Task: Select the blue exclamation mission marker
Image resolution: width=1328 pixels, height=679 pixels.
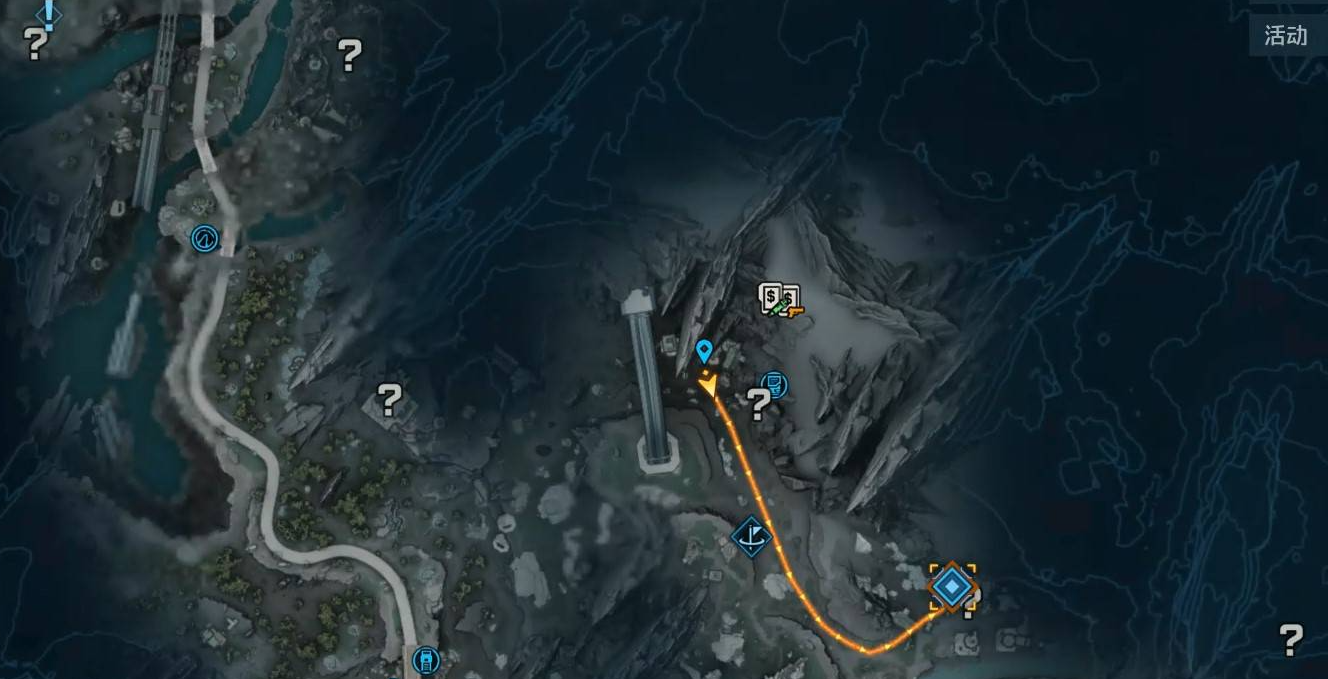Action: [48, 13]
